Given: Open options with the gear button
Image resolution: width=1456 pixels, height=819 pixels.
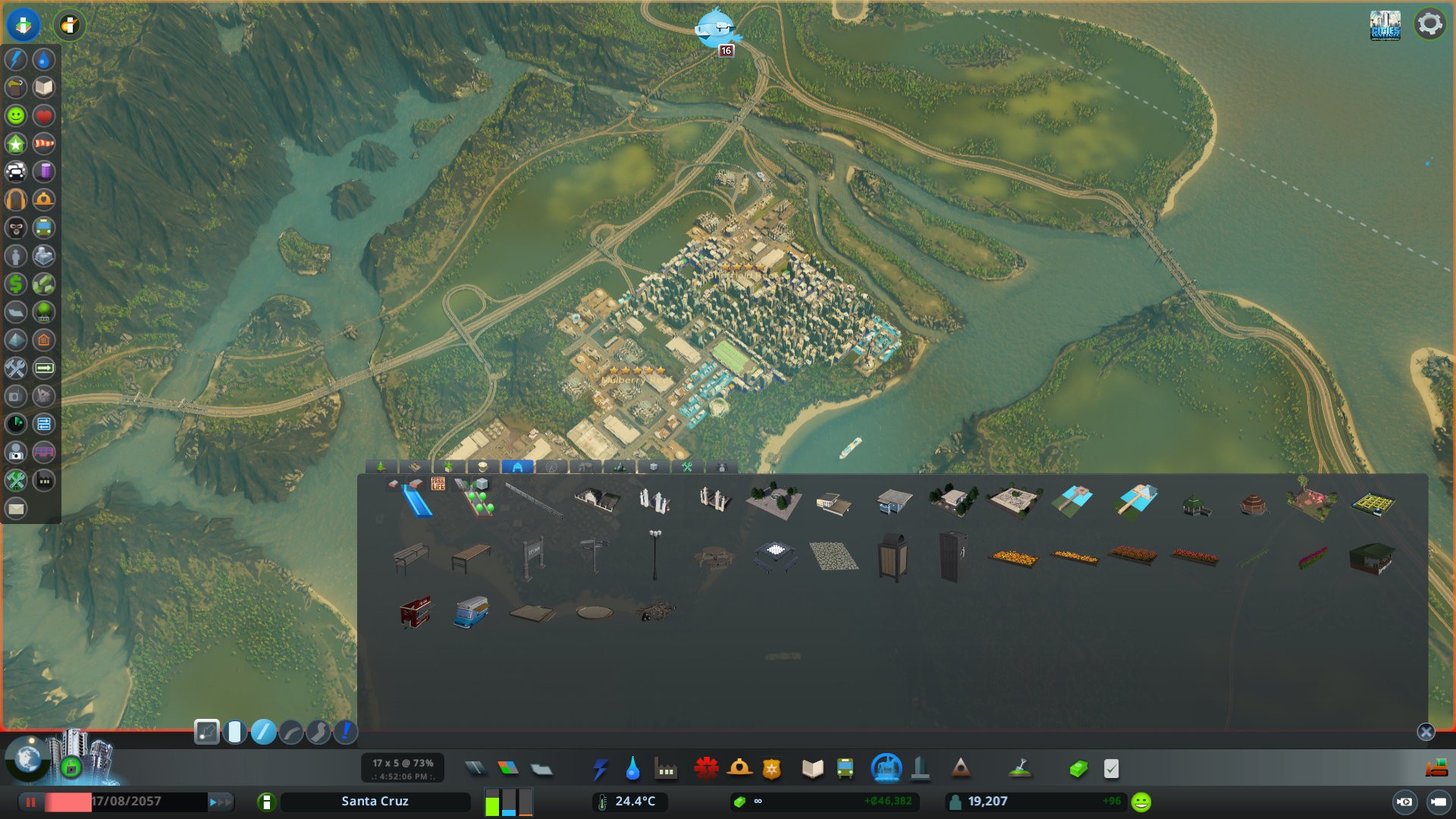Looking at the screenshot, I should pyautogui.click(x=1430, y=24).
